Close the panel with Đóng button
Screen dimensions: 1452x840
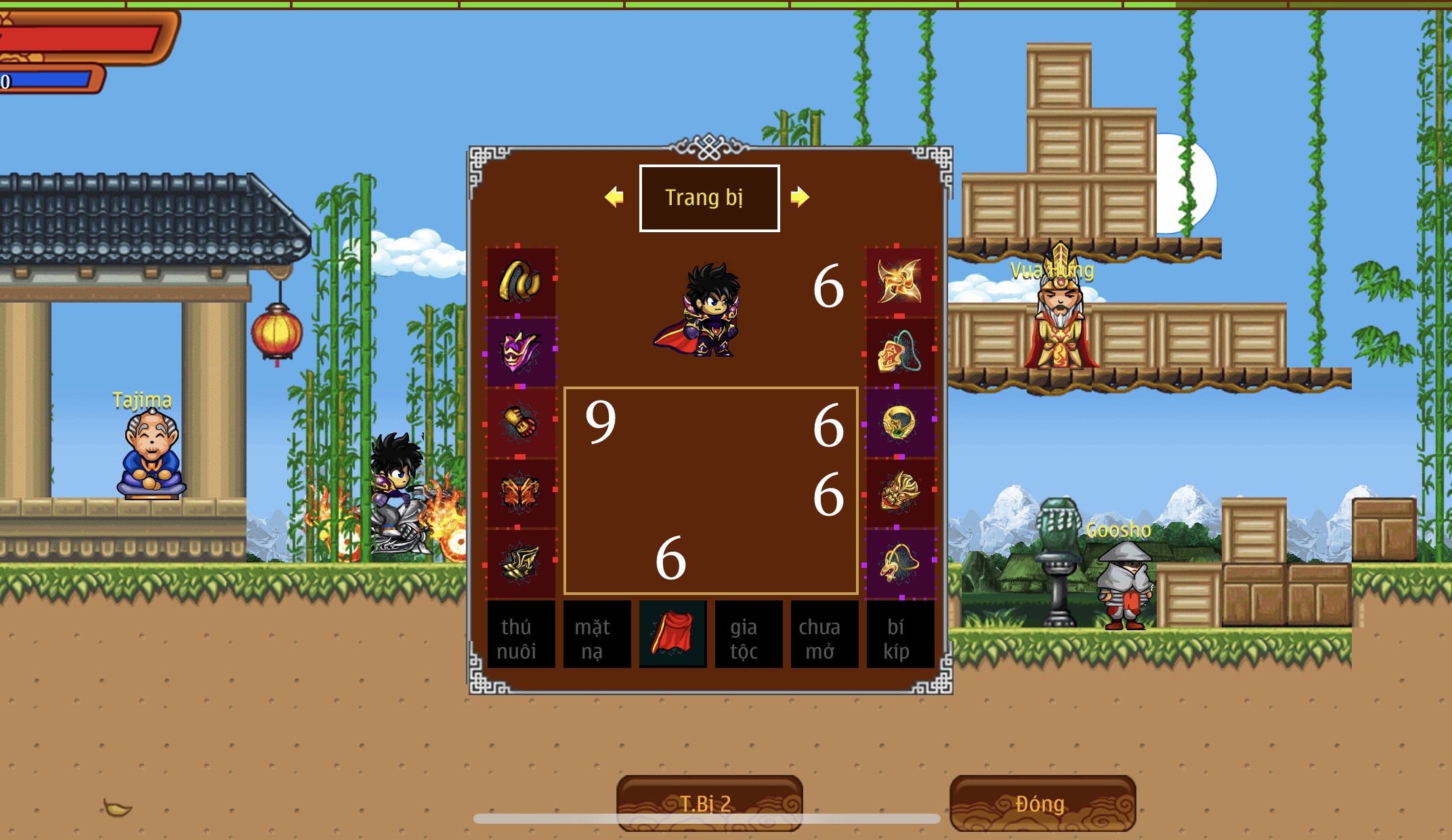(x=1042, y=803)
